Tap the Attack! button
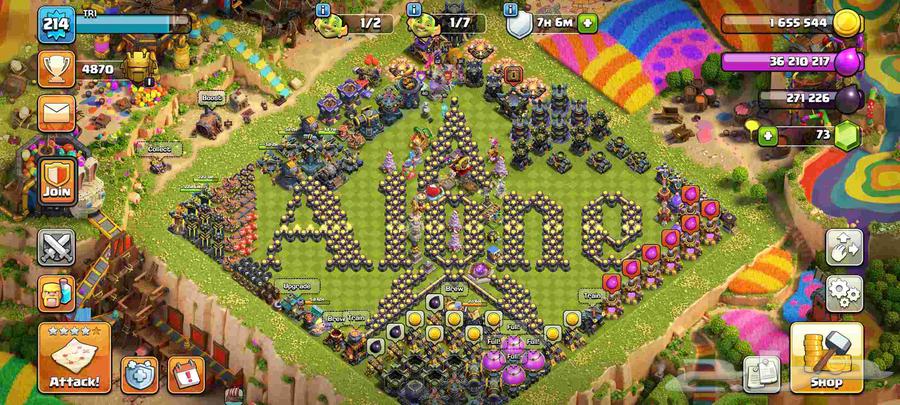900x405 pixels. [x=74, y=358]
